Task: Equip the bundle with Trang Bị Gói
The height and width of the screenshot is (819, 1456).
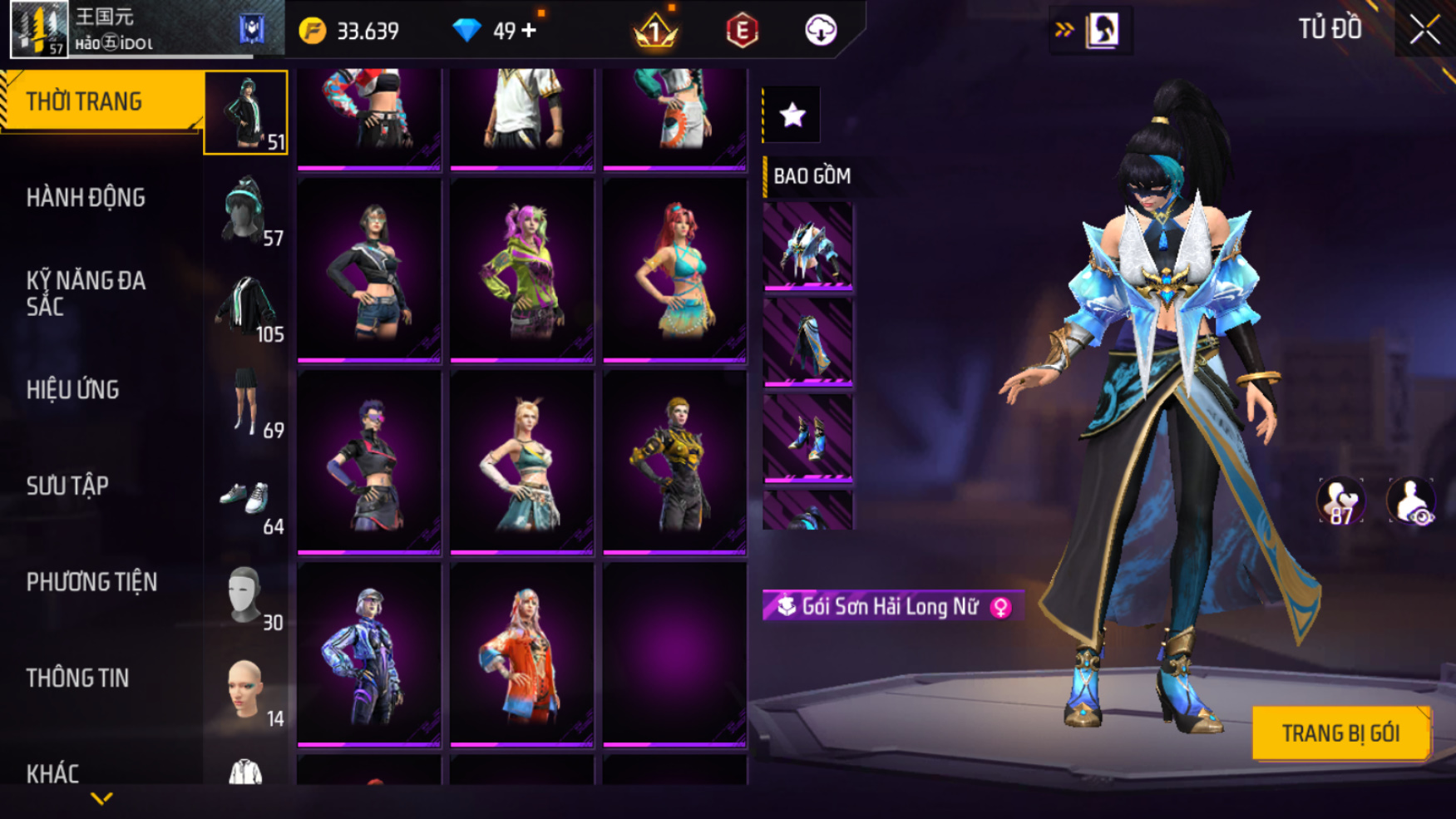Action: point(1340,733)
